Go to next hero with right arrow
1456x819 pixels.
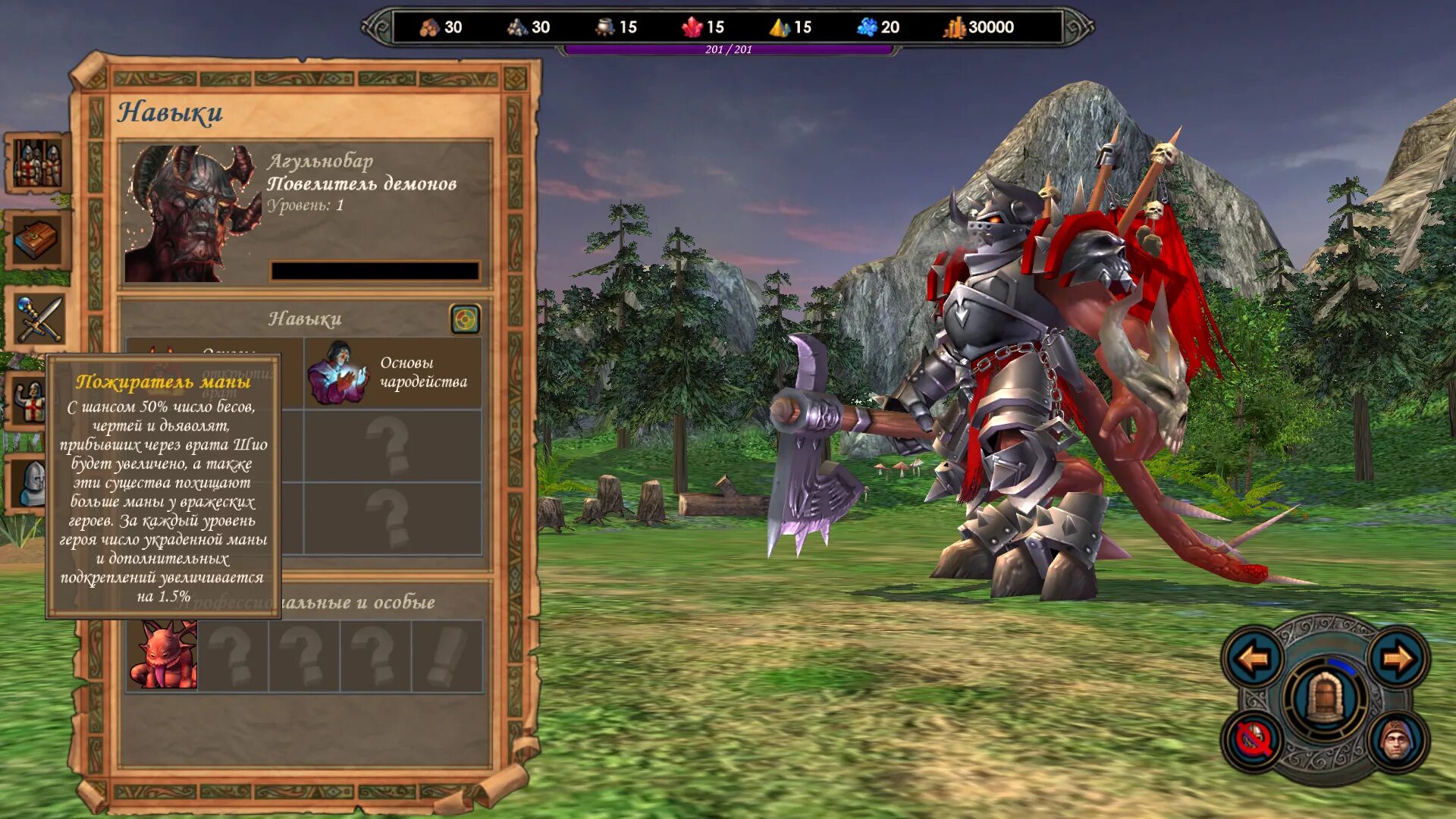(1398, 658)
